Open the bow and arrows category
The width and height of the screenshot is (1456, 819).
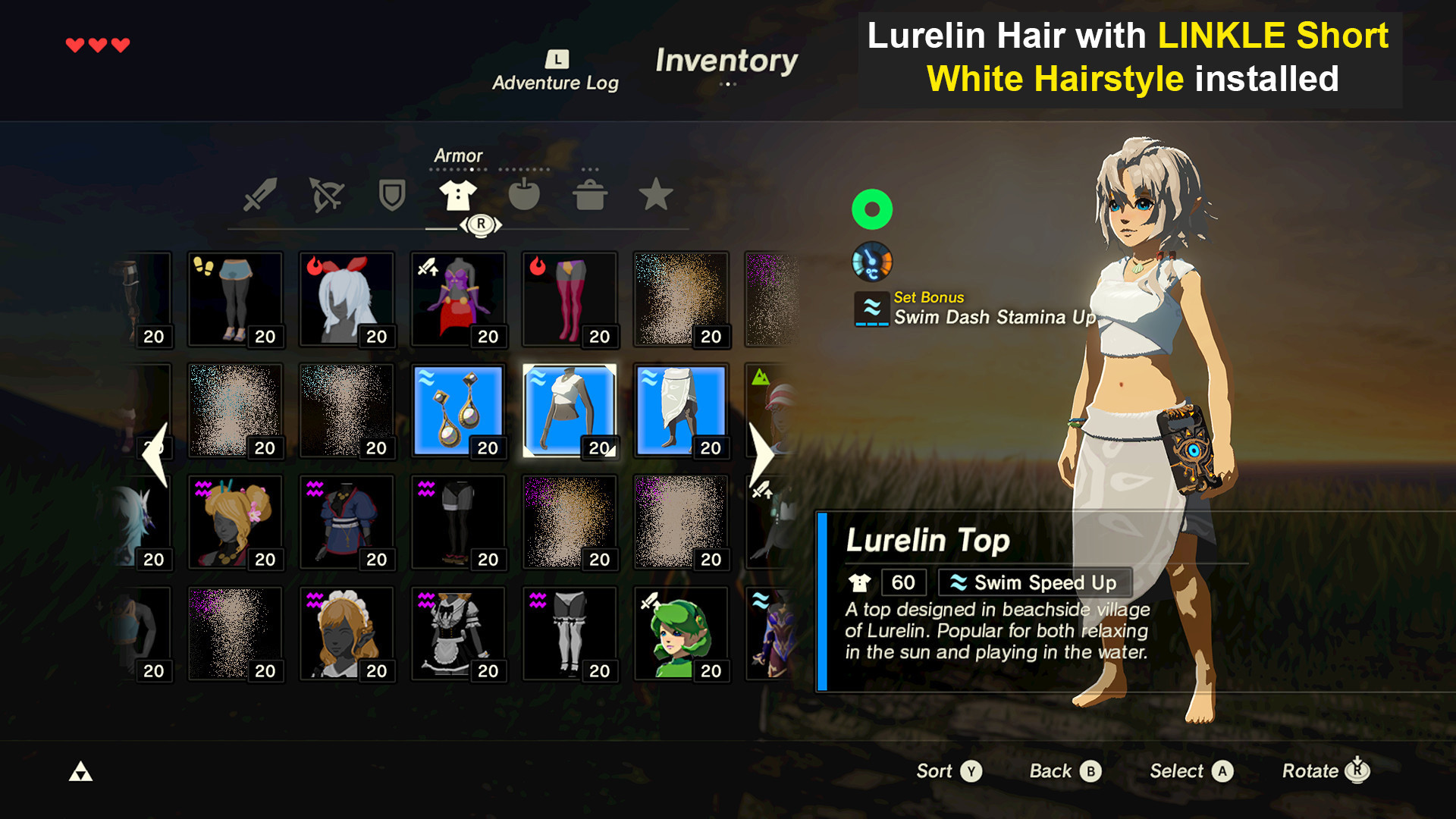click(325, 195)
